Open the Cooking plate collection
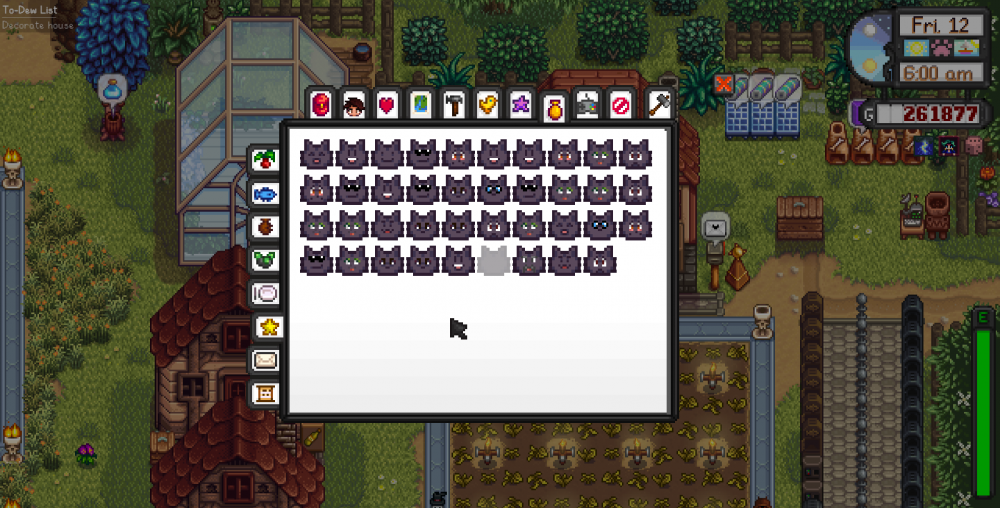This screenshot has width=1000, height=508. point(265,293)
